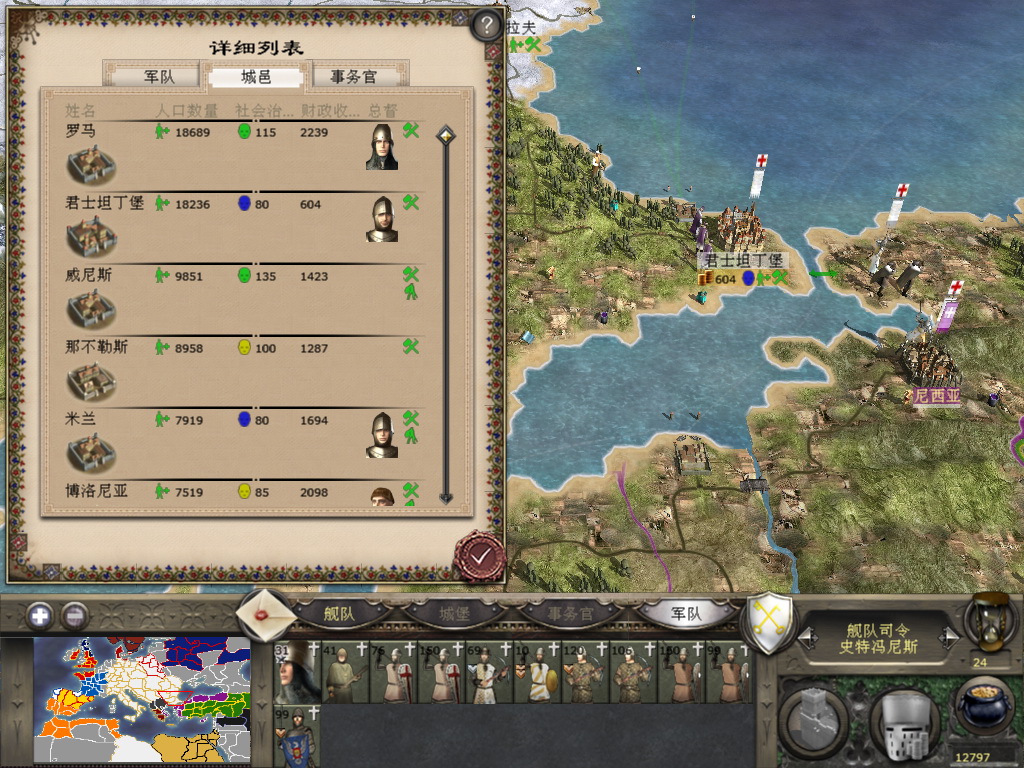Open the 事务官 tab in the list panel
The image size is (1024, 768).
[353, 77]
